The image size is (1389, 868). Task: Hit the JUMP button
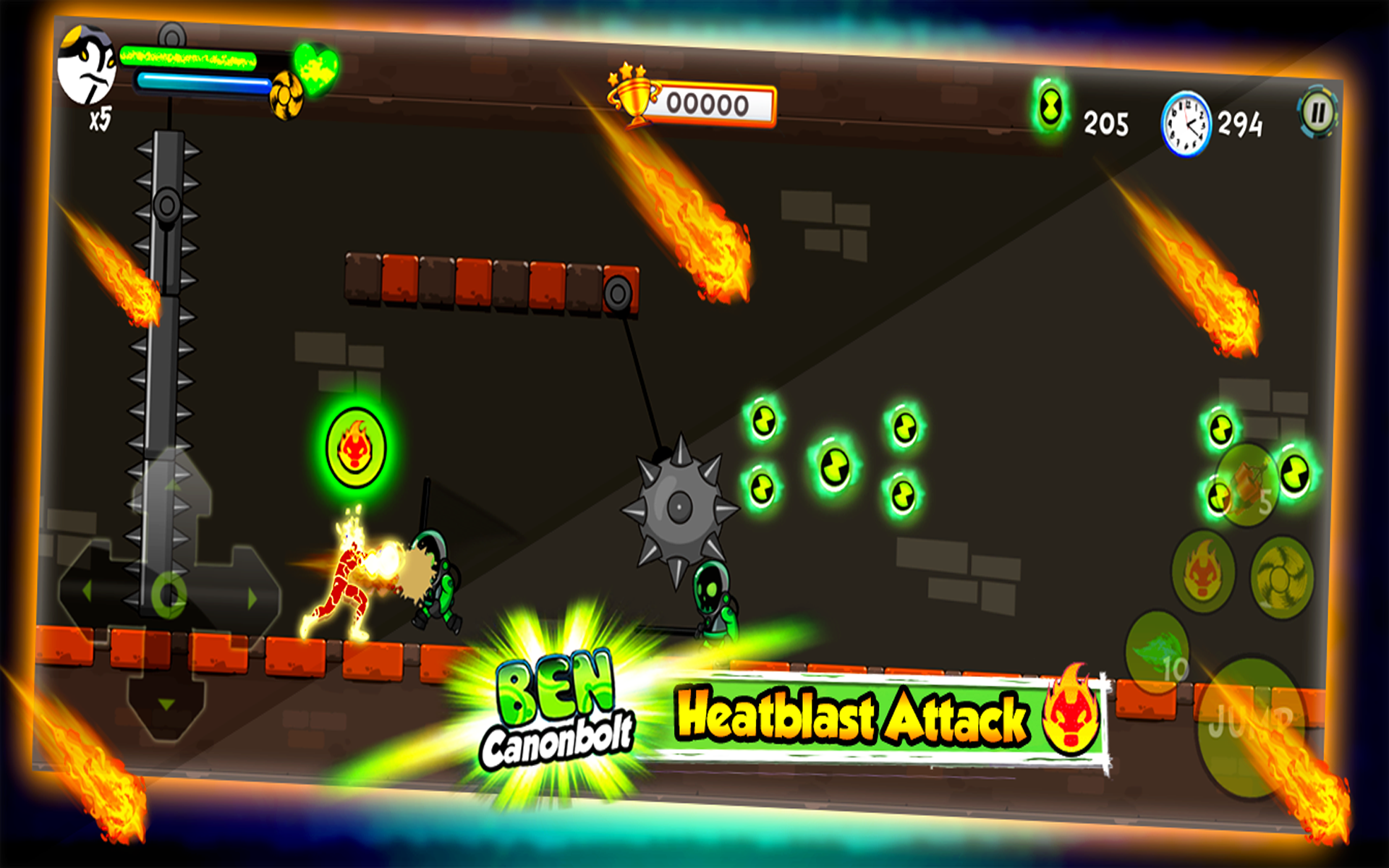(1252, 727)
